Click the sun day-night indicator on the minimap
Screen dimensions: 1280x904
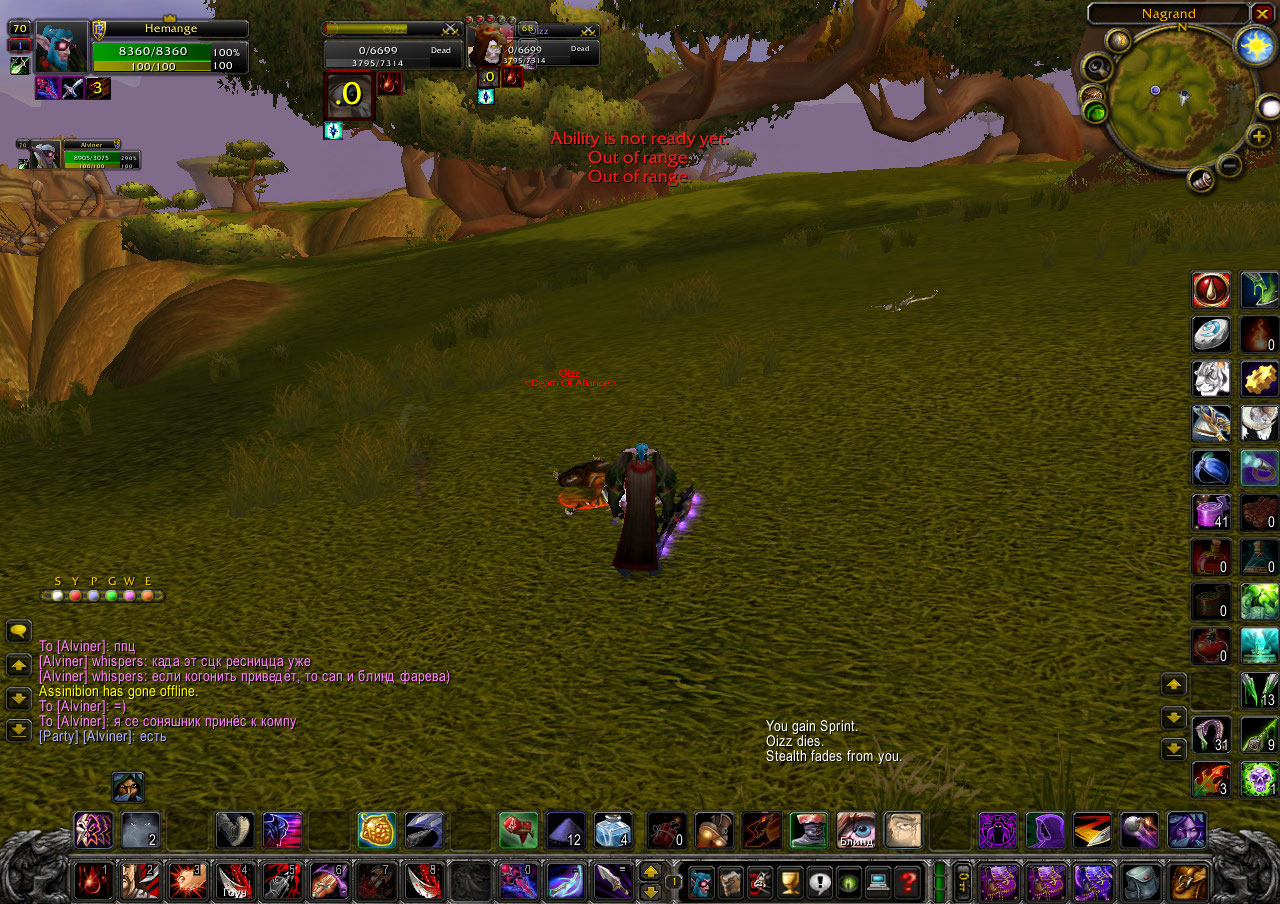[x=1251, y=46]
